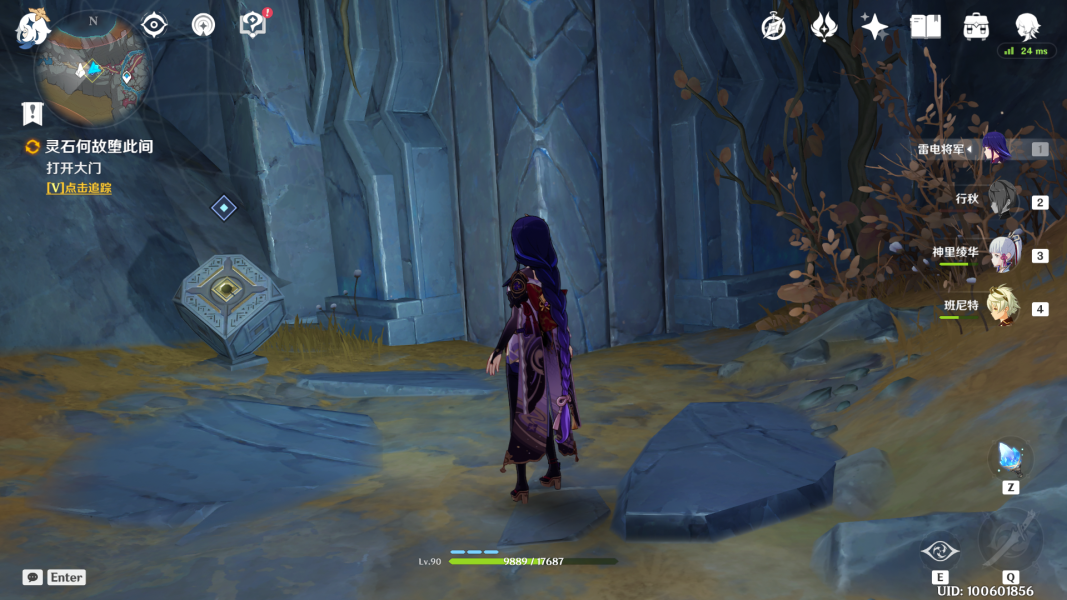Open the battle pass winged icon
1067x600 pixels.
coord(824,27)
